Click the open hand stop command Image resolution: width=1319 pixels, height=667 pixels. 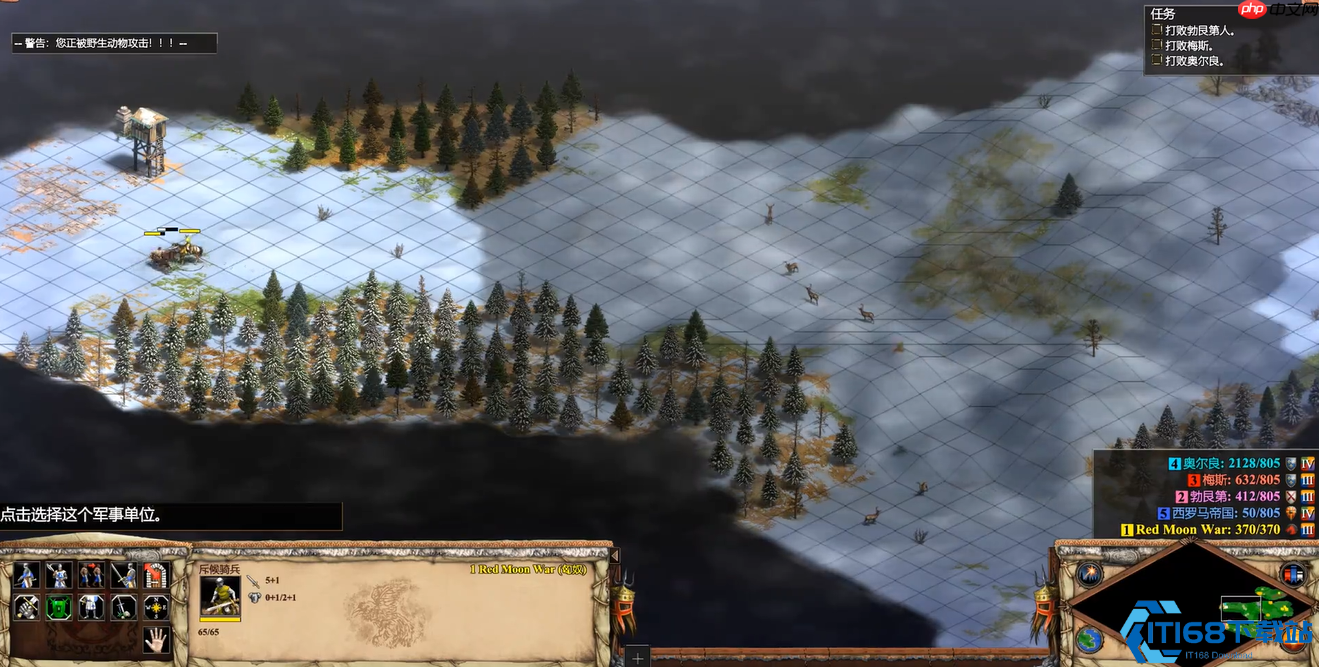click(x=156, y=638)
